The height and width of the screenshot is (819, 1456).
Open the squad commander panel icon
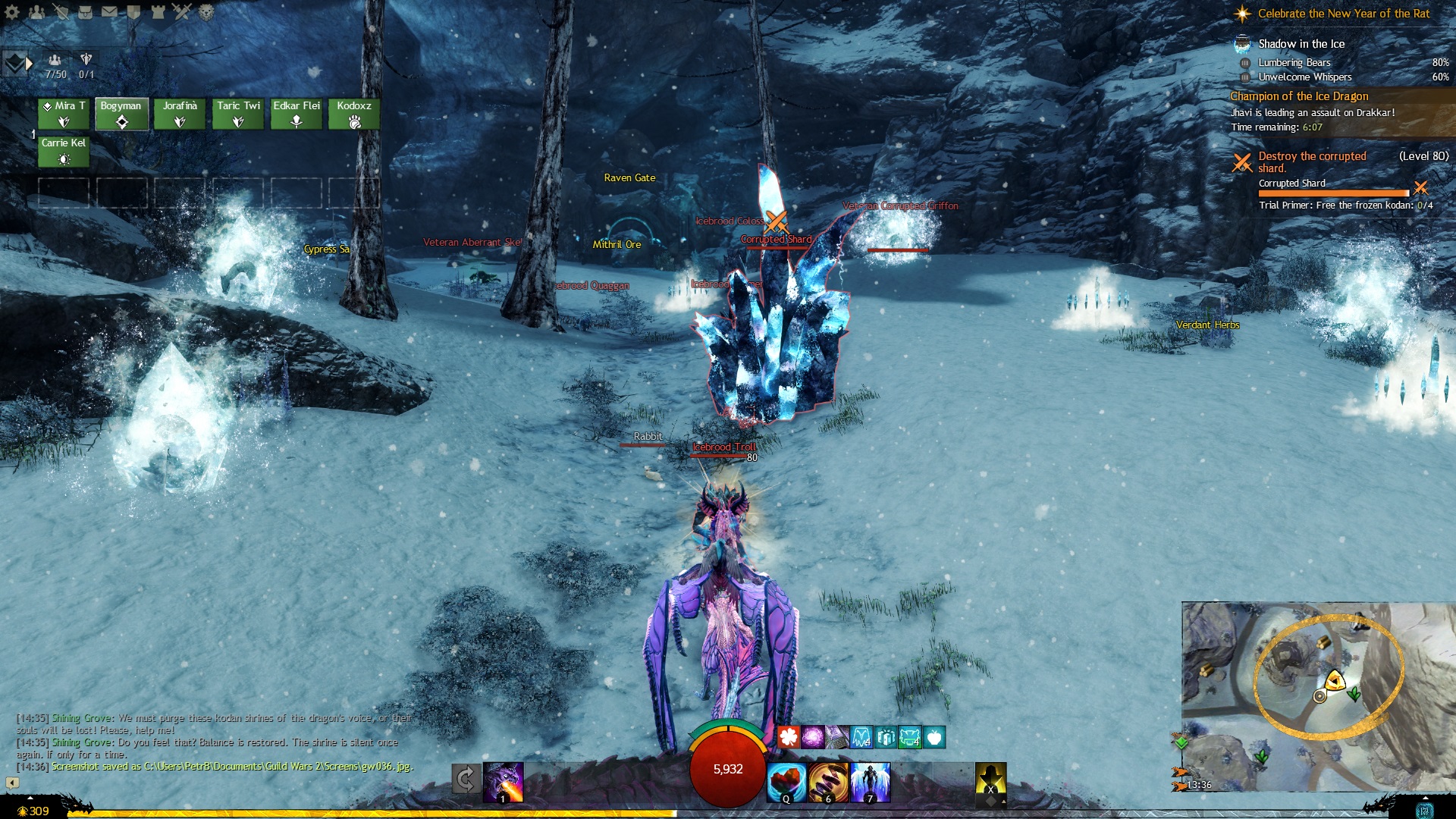click(14, 64)
